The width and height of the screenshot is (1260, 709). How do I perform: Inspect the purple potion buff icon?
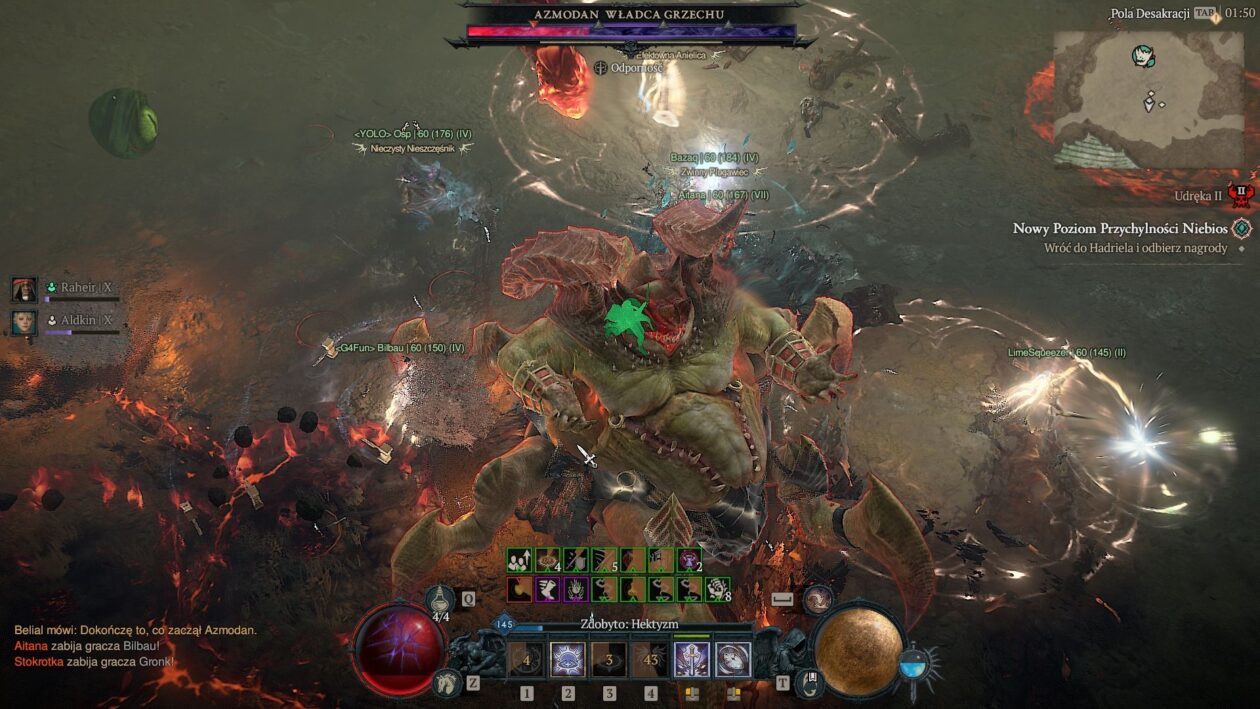(689, 560)
